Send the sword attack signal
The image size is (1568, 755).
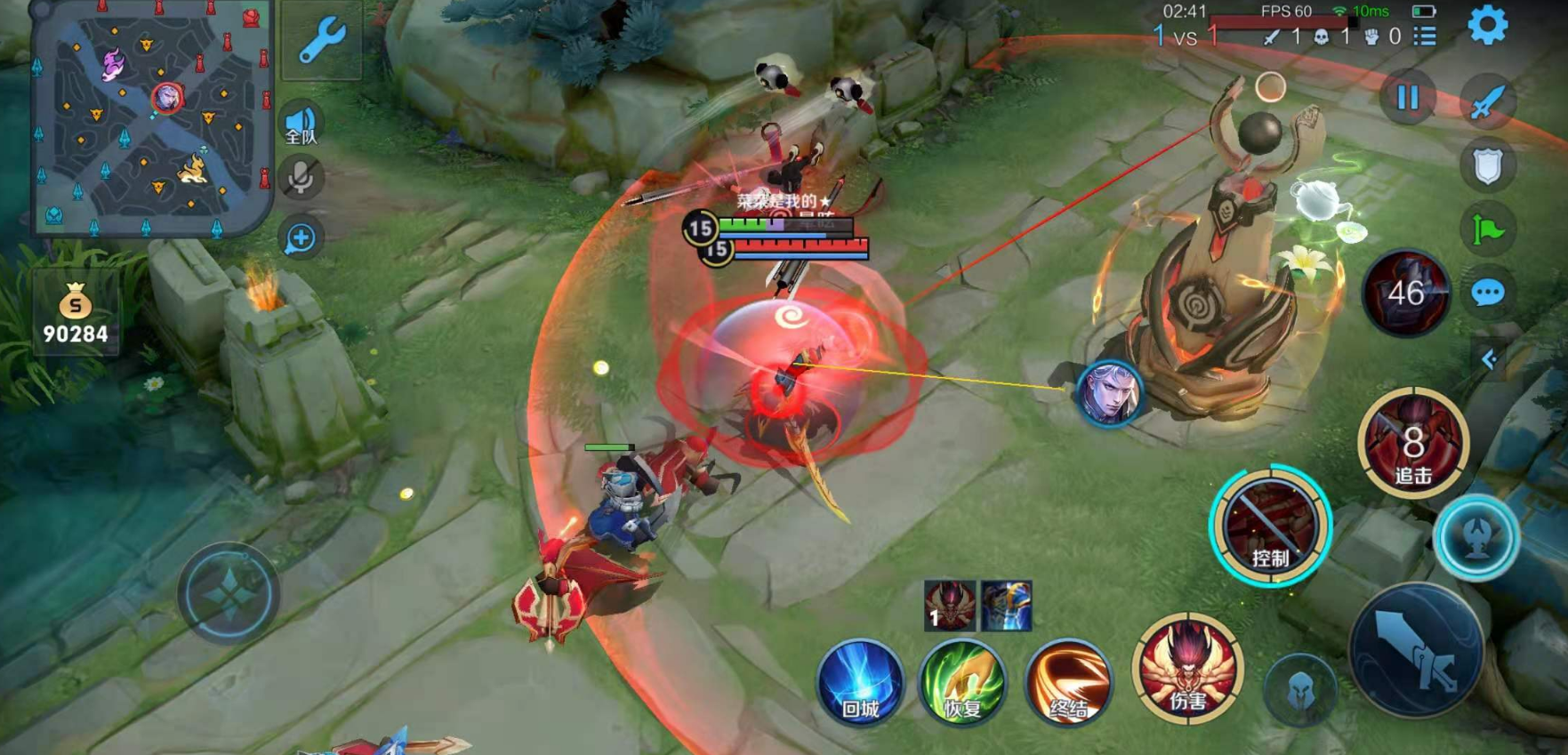coord(1487,101)
